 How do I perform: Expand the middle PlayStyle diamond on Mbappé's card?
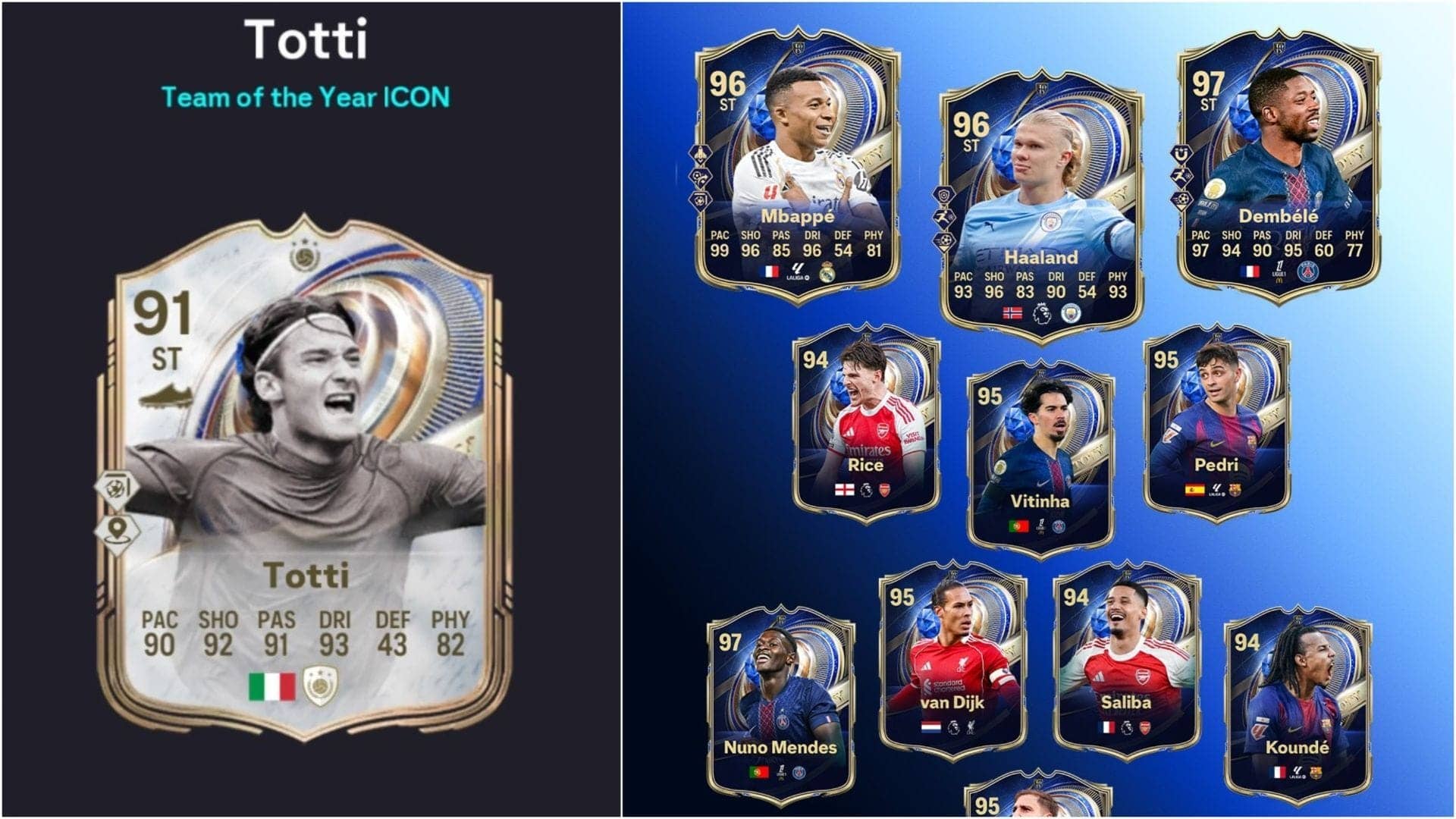(701, 178)
